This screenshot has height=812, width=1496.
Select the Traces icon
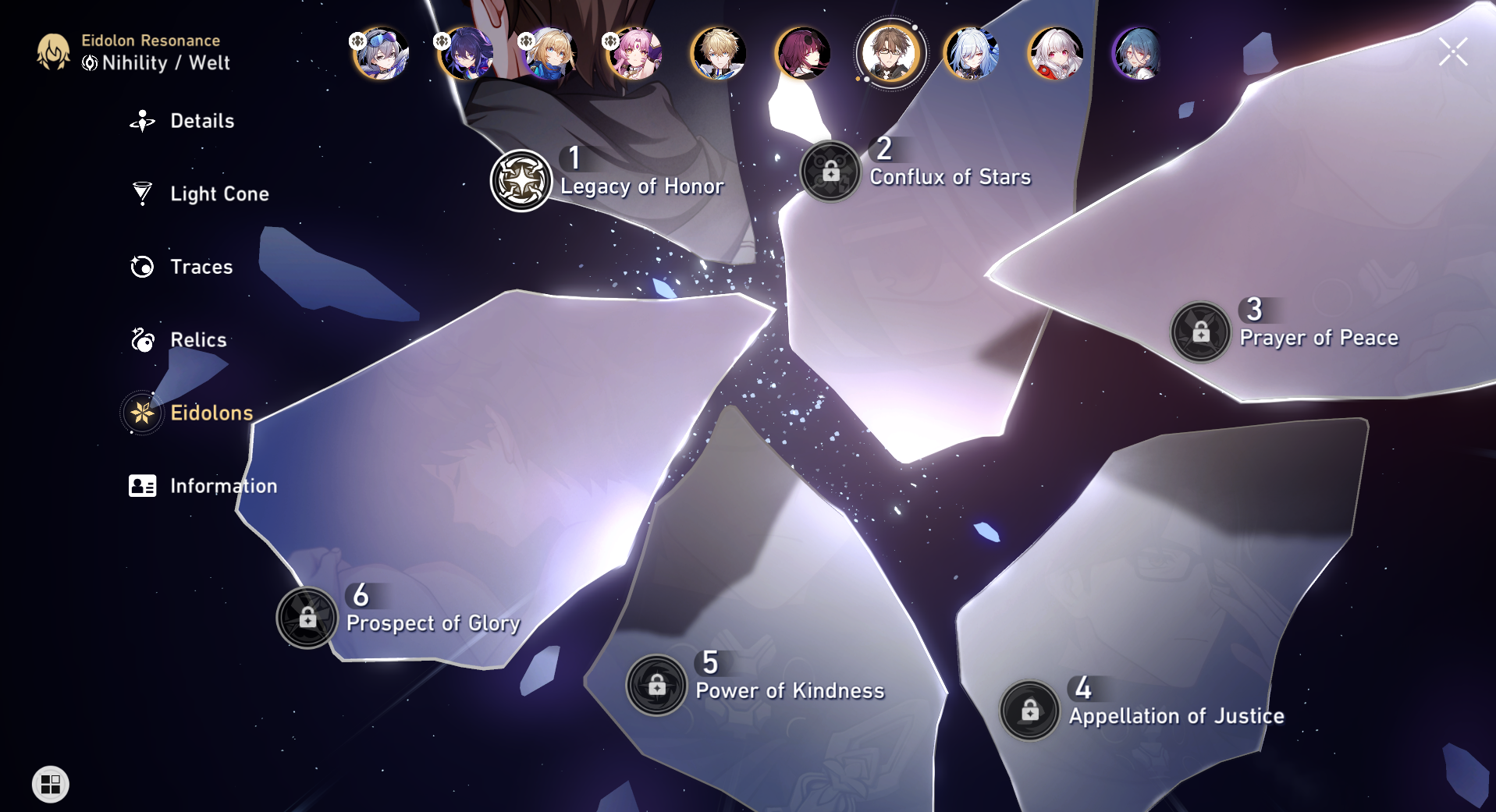pyautogui.click(x=141, y=267)
